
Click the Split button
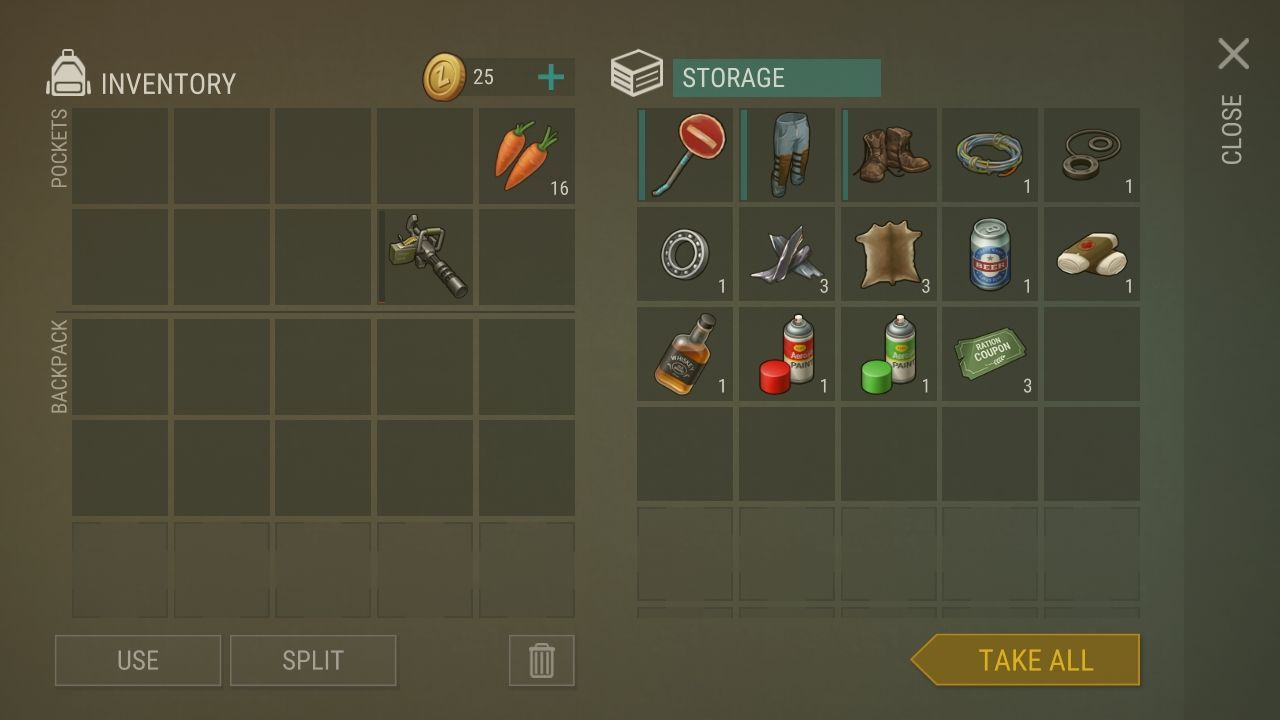point(313,660)
